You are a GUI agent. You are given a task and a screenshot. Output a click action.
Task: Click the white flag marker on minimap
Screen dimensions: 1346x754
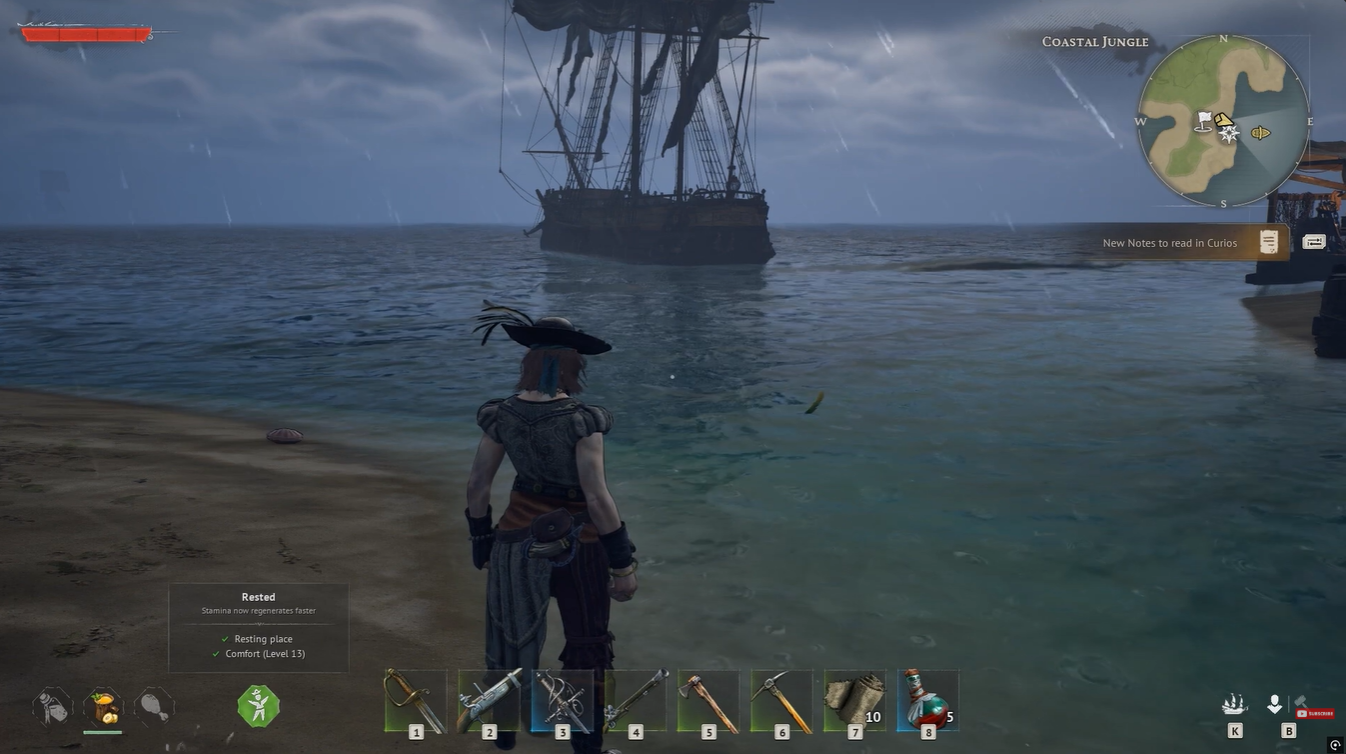[1205, 121]
